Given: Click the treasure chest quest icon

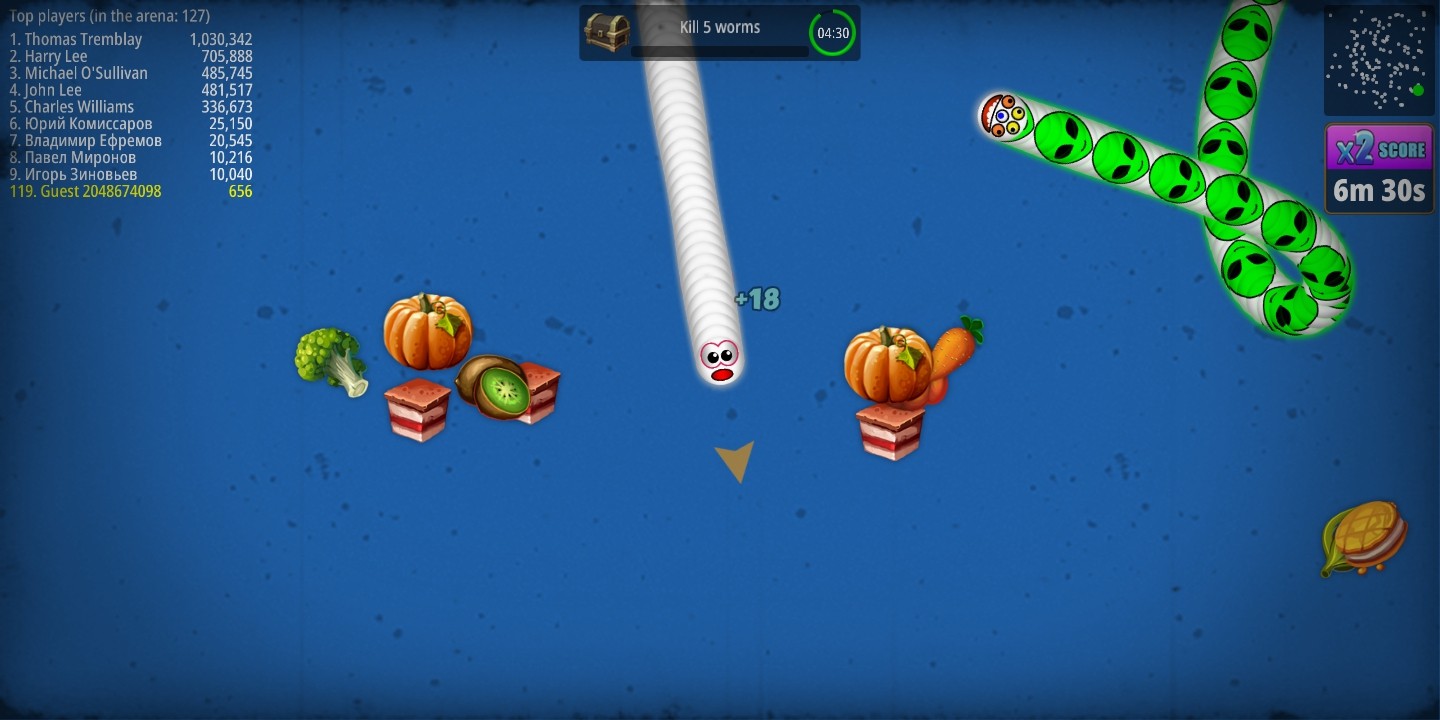Looking at the screenshot, I should 608,31.
